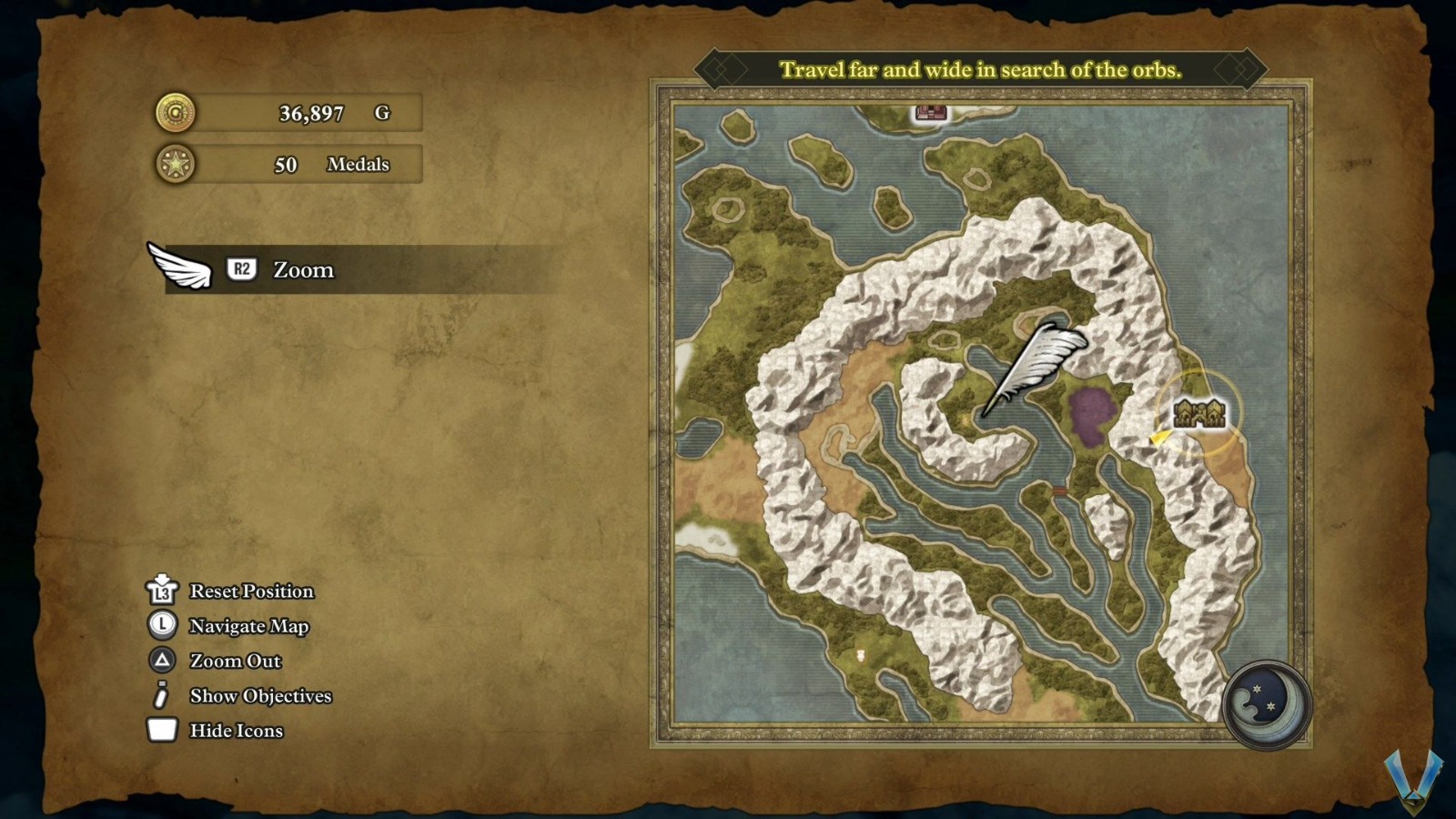Click the village marker on the map
The width and height of the screenshot is (1456, 819).
1199,414
